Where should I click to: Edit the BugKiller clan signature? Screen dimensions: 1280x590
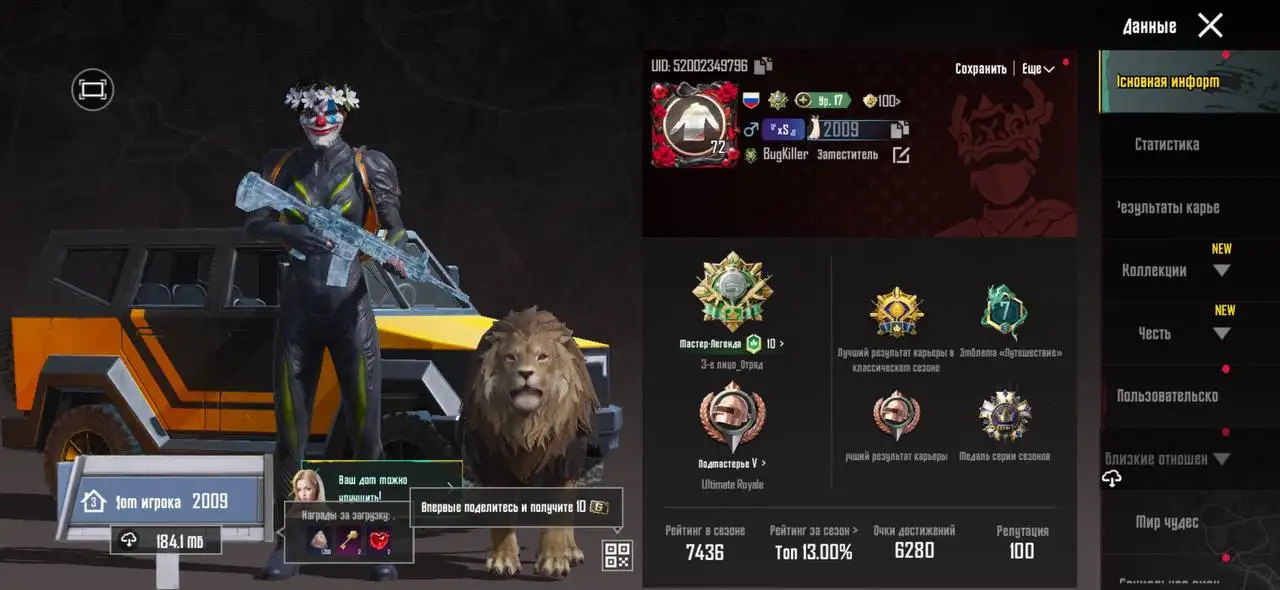pyautogui.click(x=901, y=155)
